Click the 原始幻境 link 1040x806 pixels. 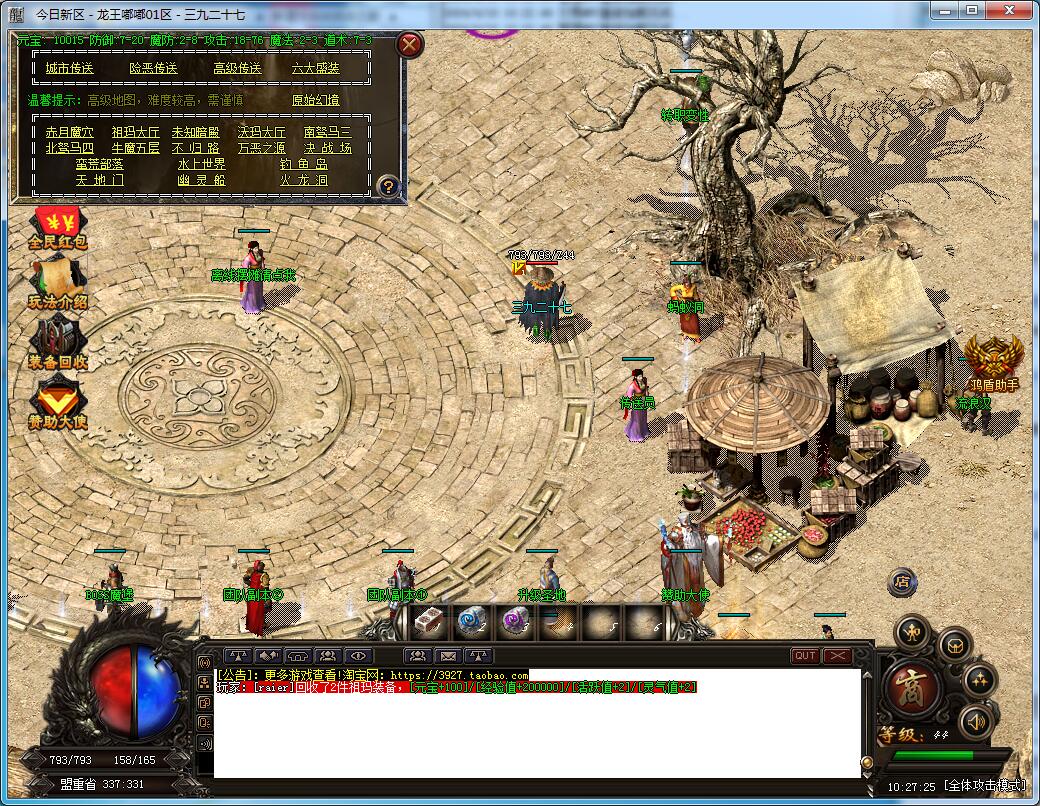coord(316,100)
